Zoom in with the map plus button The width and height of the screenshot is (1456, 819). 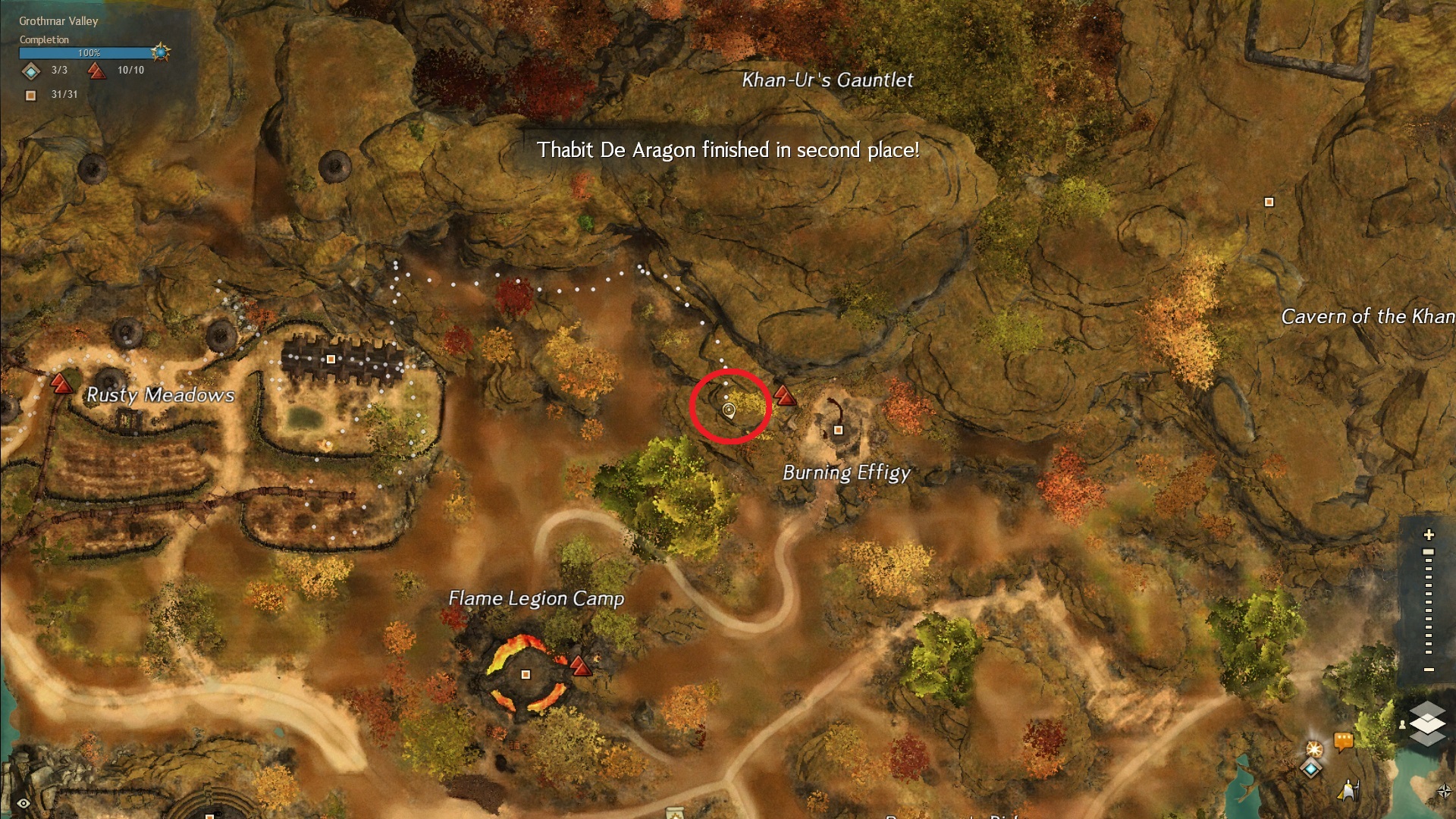coord(1429,535)
